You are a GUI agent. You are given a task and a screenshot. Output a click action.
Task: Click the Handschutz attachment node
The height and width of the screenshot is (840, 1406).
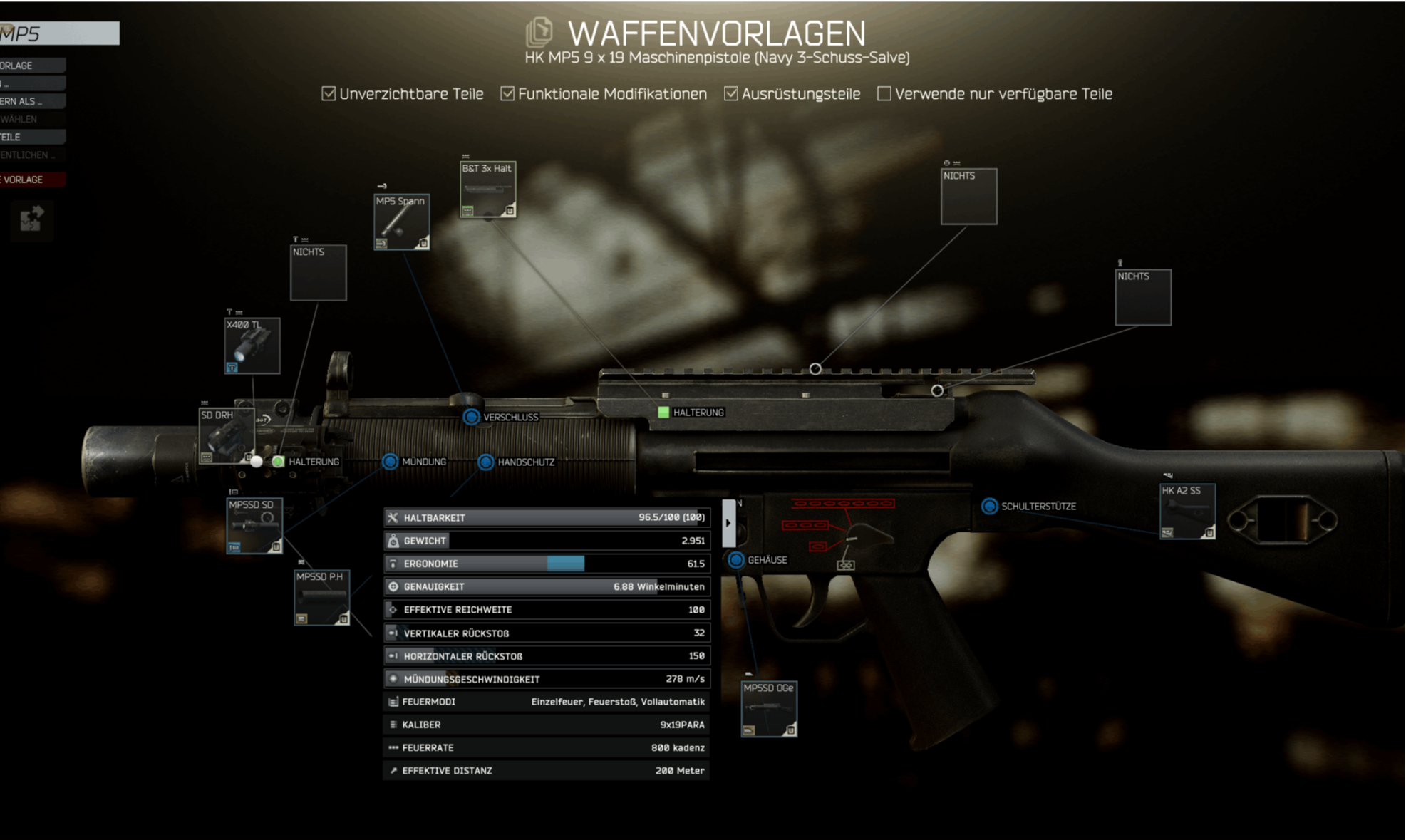[485, 462]
